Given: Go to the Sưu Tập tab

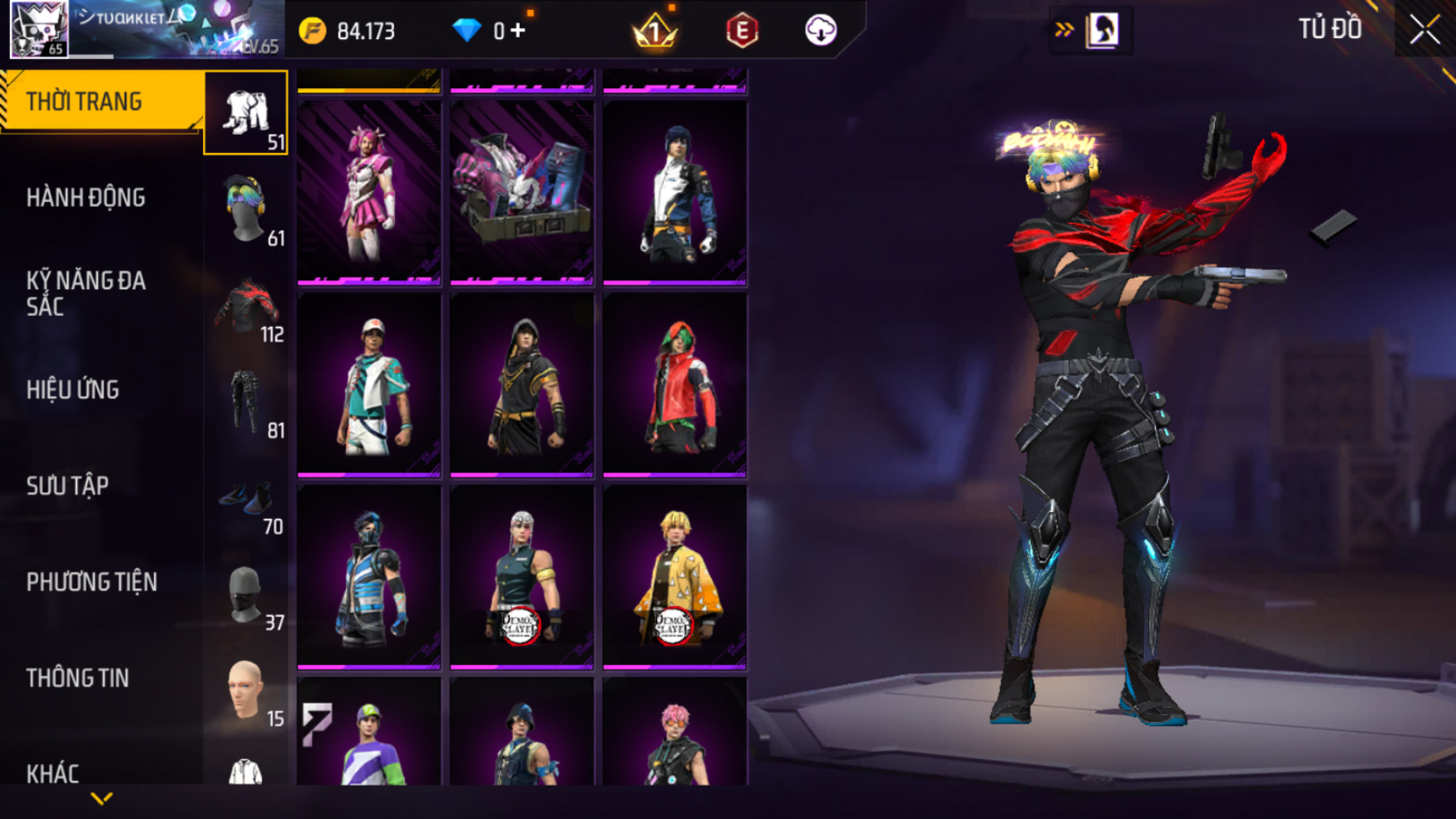Looking at the screenshot, I should (67, 486).
